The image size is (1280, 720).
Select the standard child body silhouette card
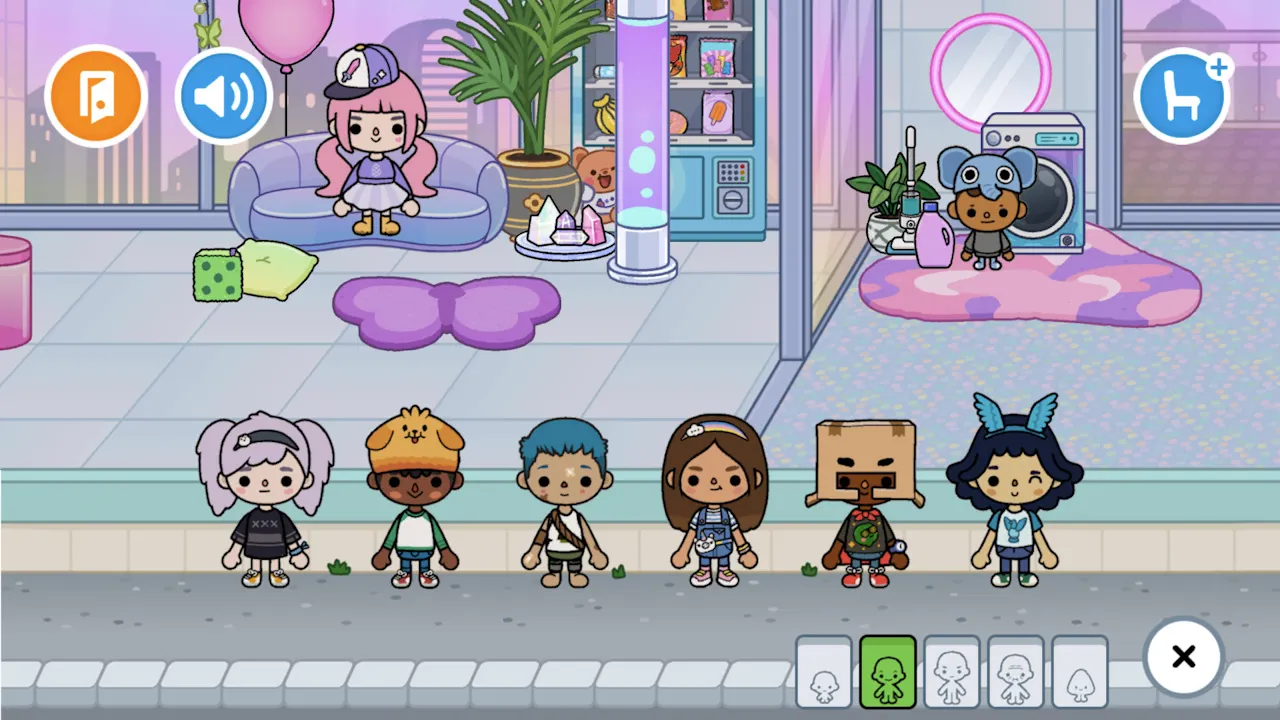coord(952,672)
